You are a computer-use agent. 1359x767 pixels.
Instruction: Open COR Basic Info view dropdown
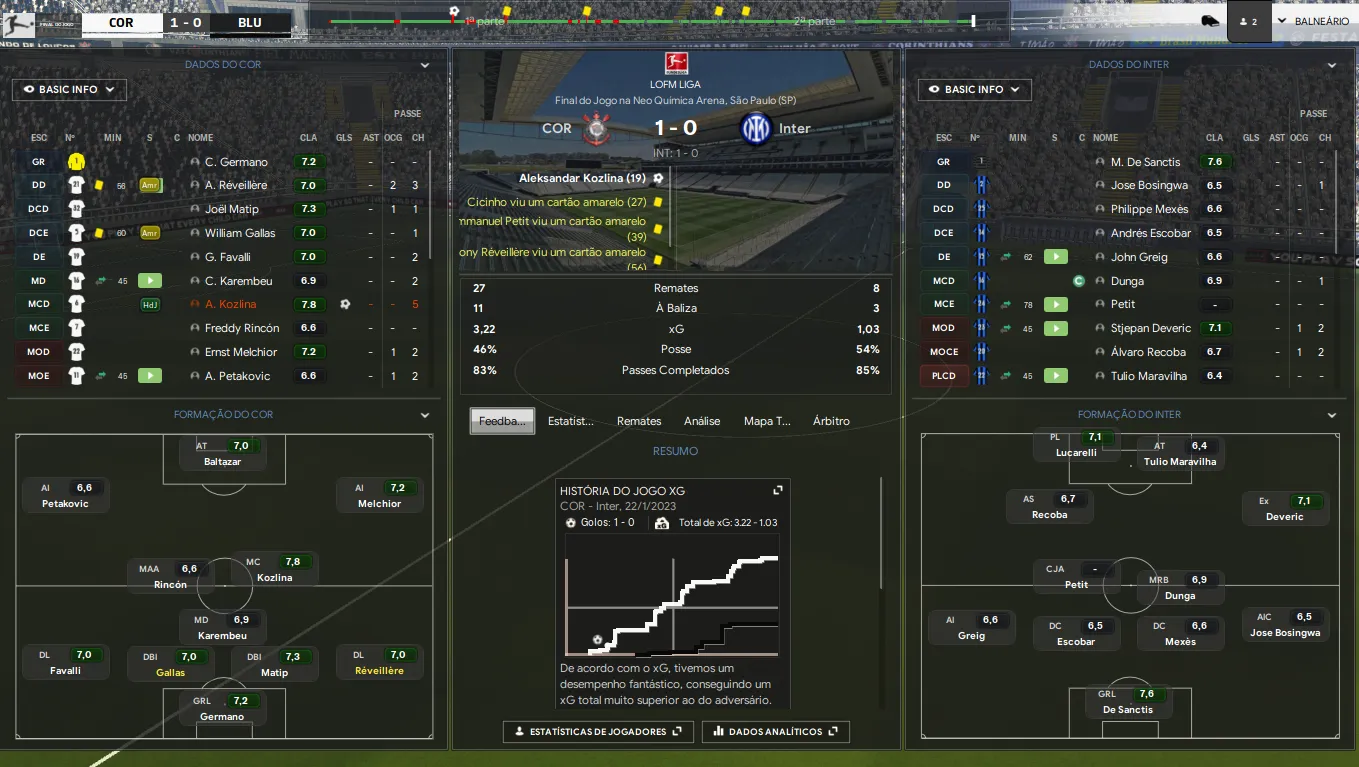(x=69, y=90)
